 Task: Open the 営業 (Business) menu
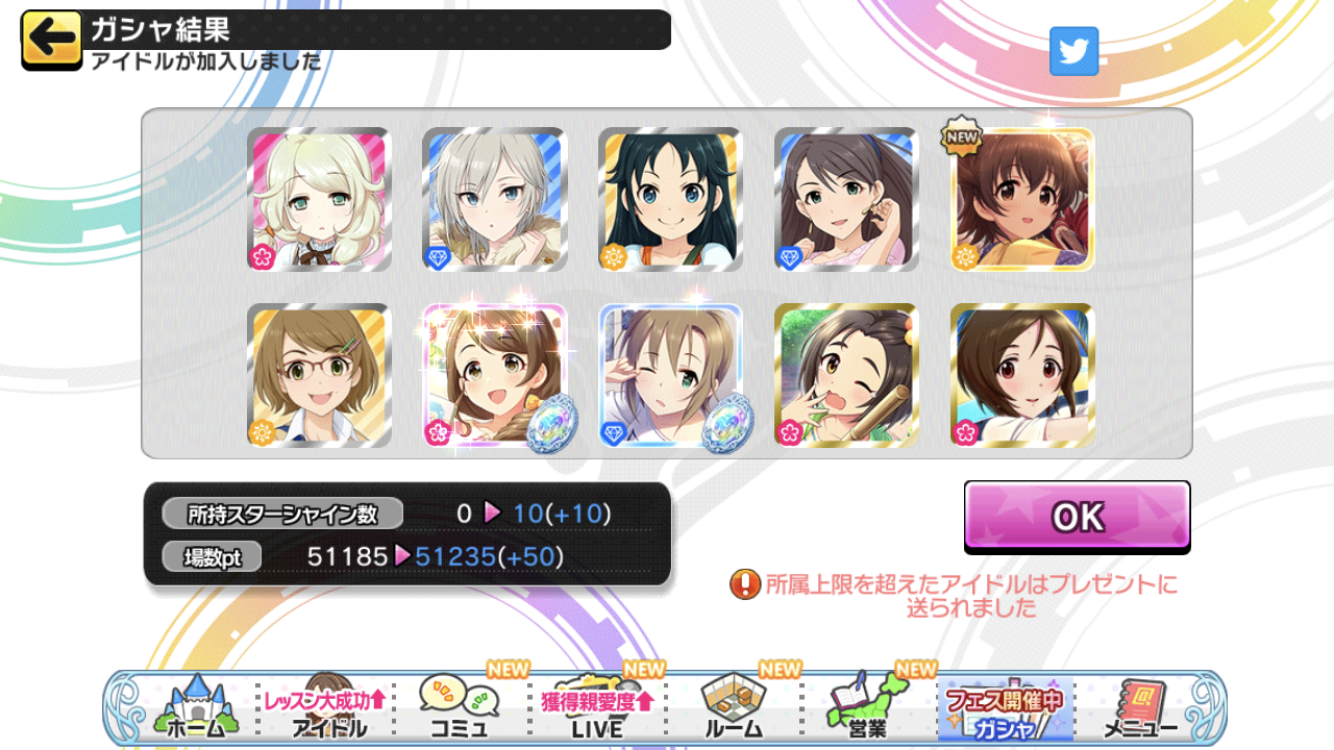click(866, 708)
